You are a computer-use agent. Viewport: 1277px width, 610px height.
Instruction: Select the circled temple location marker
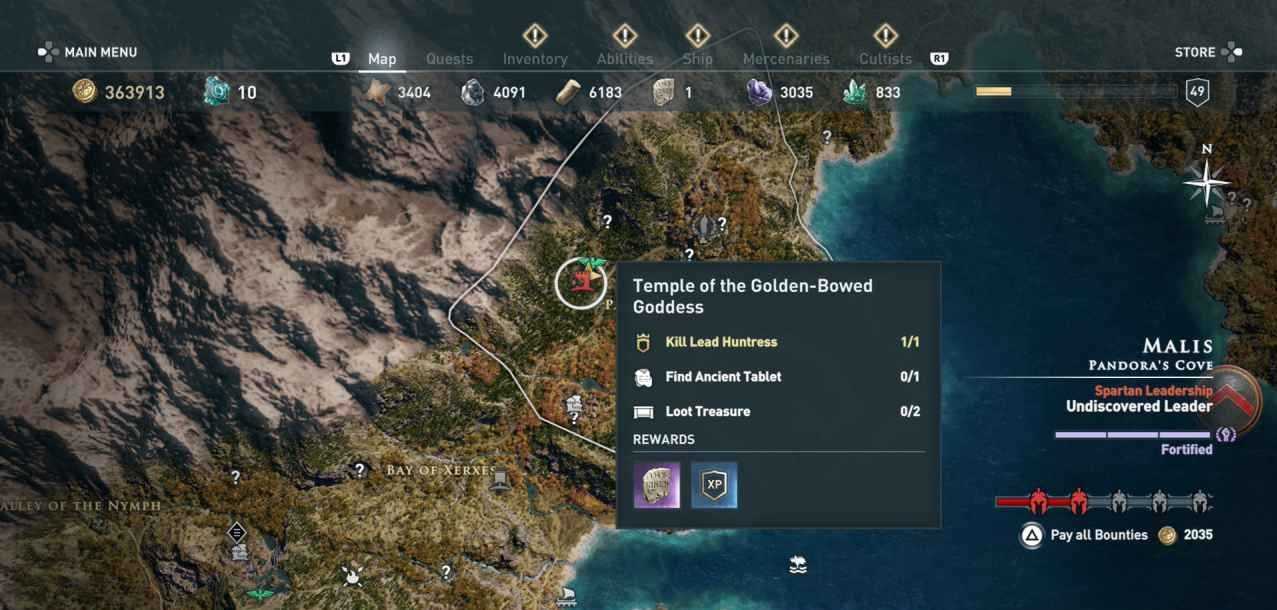pyautogui.click(x=581, y=282)
